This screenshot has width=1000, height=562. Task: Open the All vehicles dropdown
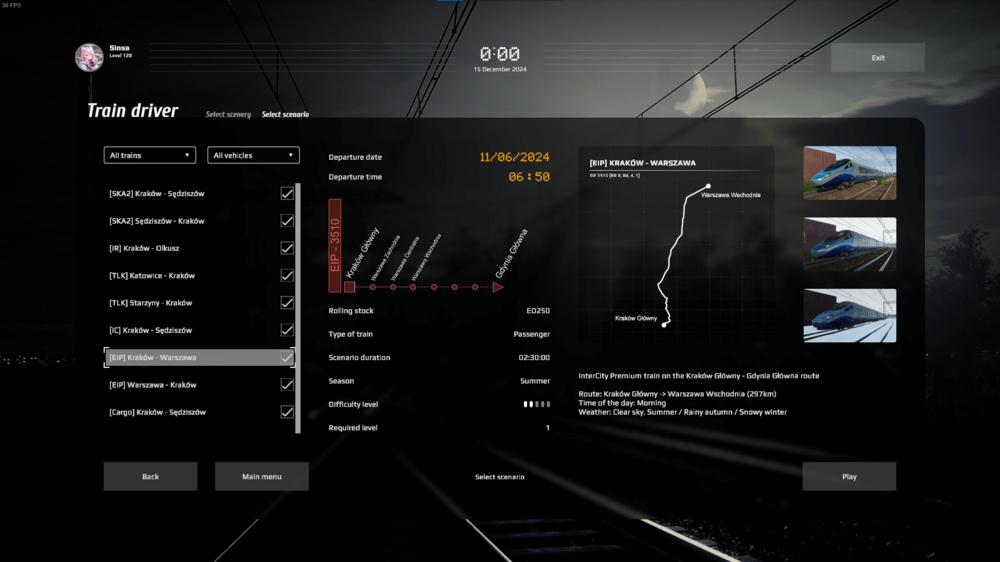point(253,155)
